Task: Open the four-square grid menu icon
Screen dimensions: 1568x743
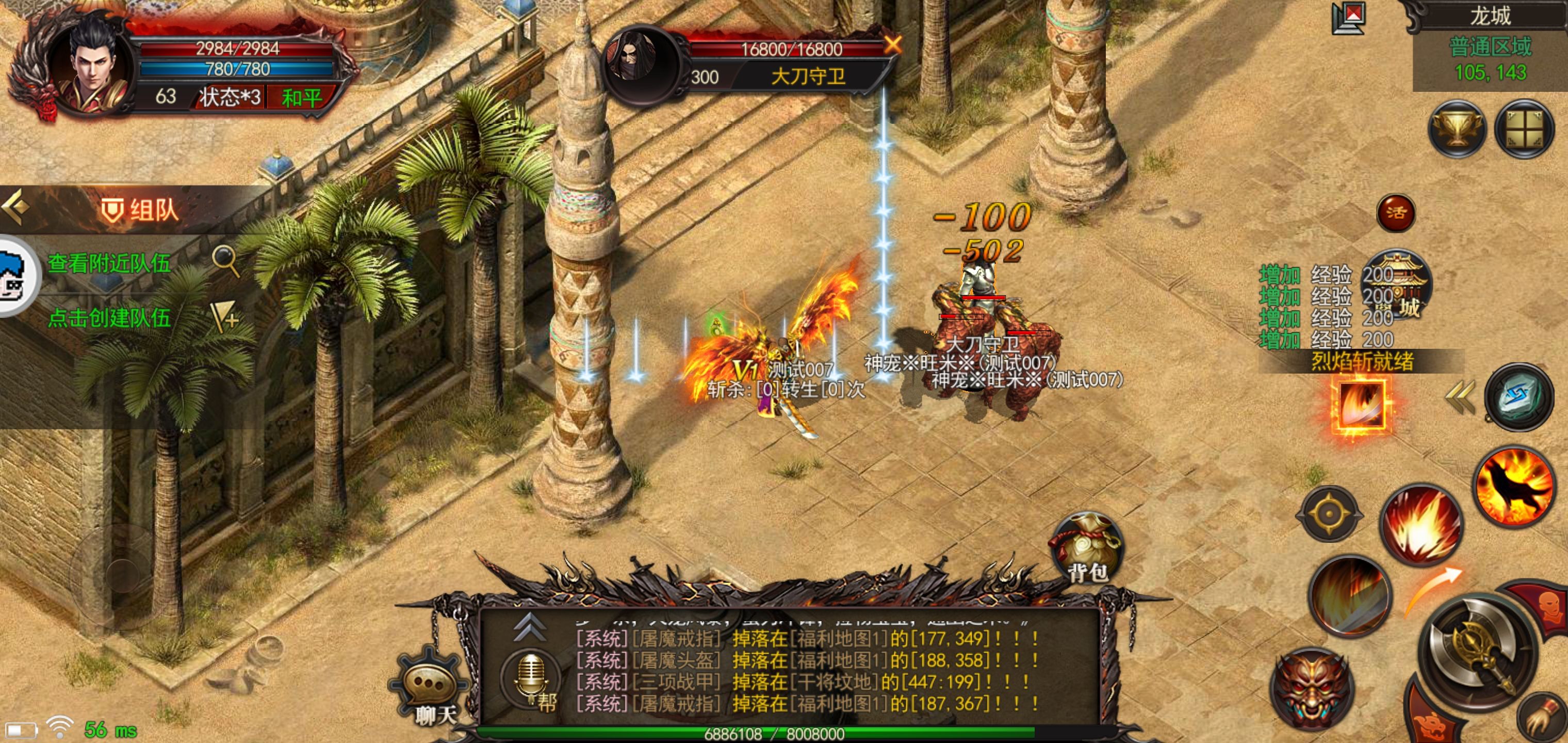Action: [1524, 129]
